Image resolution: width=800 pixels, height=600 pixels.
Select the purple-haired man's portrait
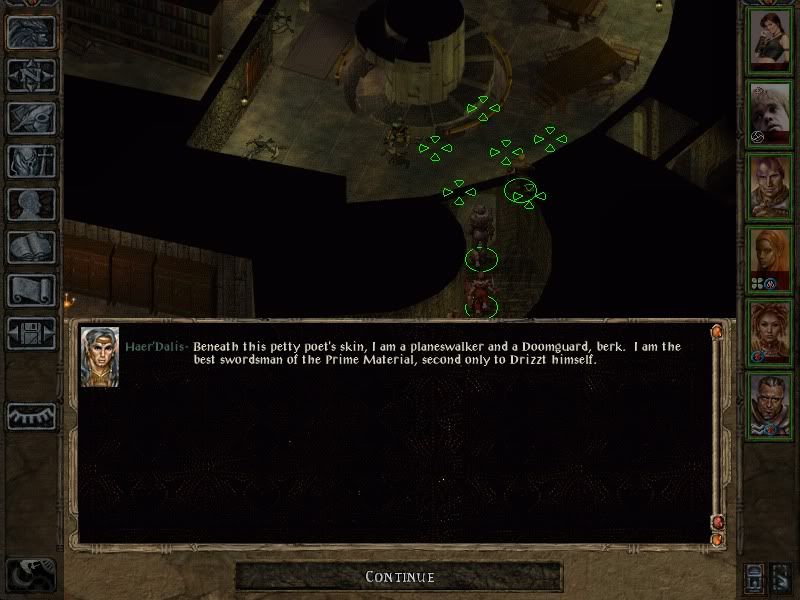pyautogui.click(x=771, y=185)
